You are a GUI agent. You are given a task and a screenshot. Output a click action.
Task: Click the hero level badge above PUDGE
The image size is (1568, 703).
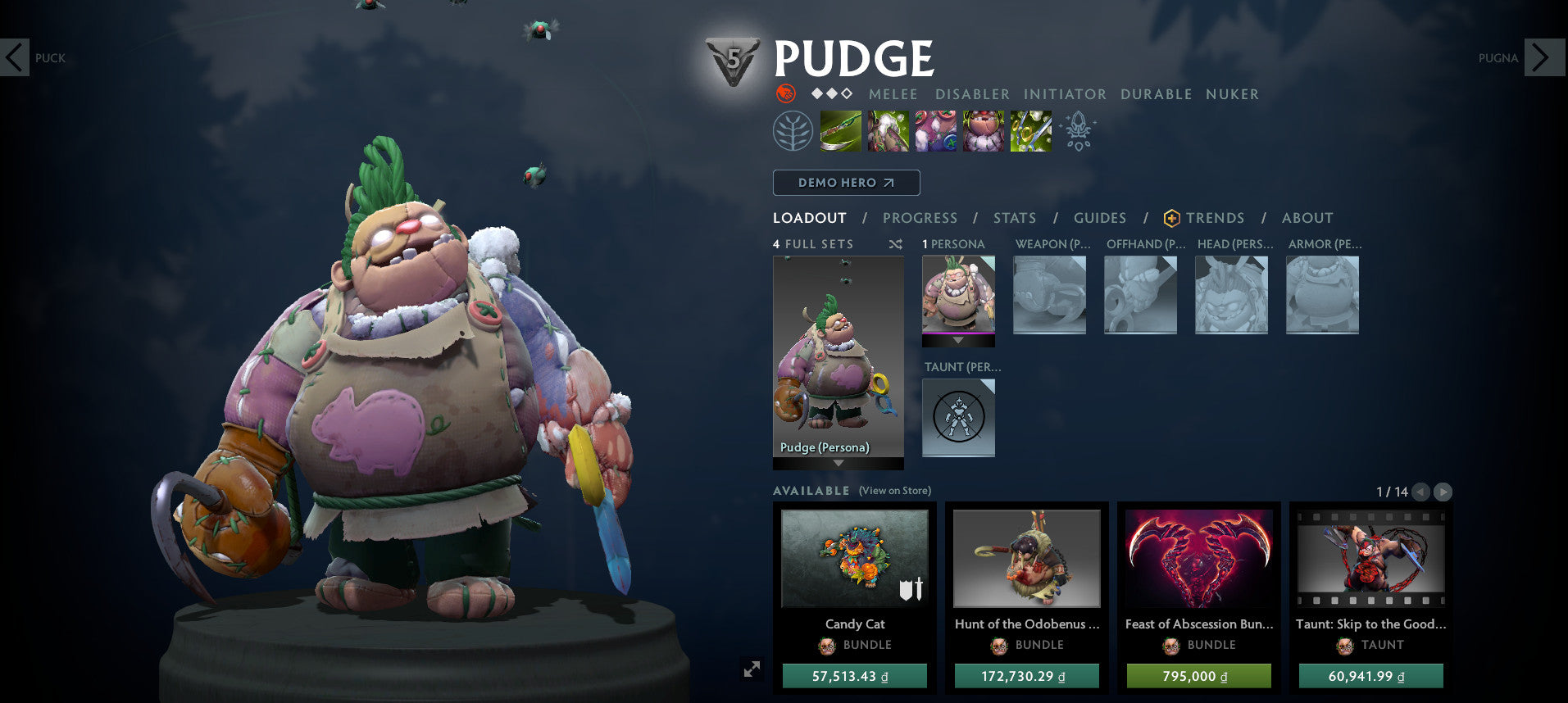(734, 59)
